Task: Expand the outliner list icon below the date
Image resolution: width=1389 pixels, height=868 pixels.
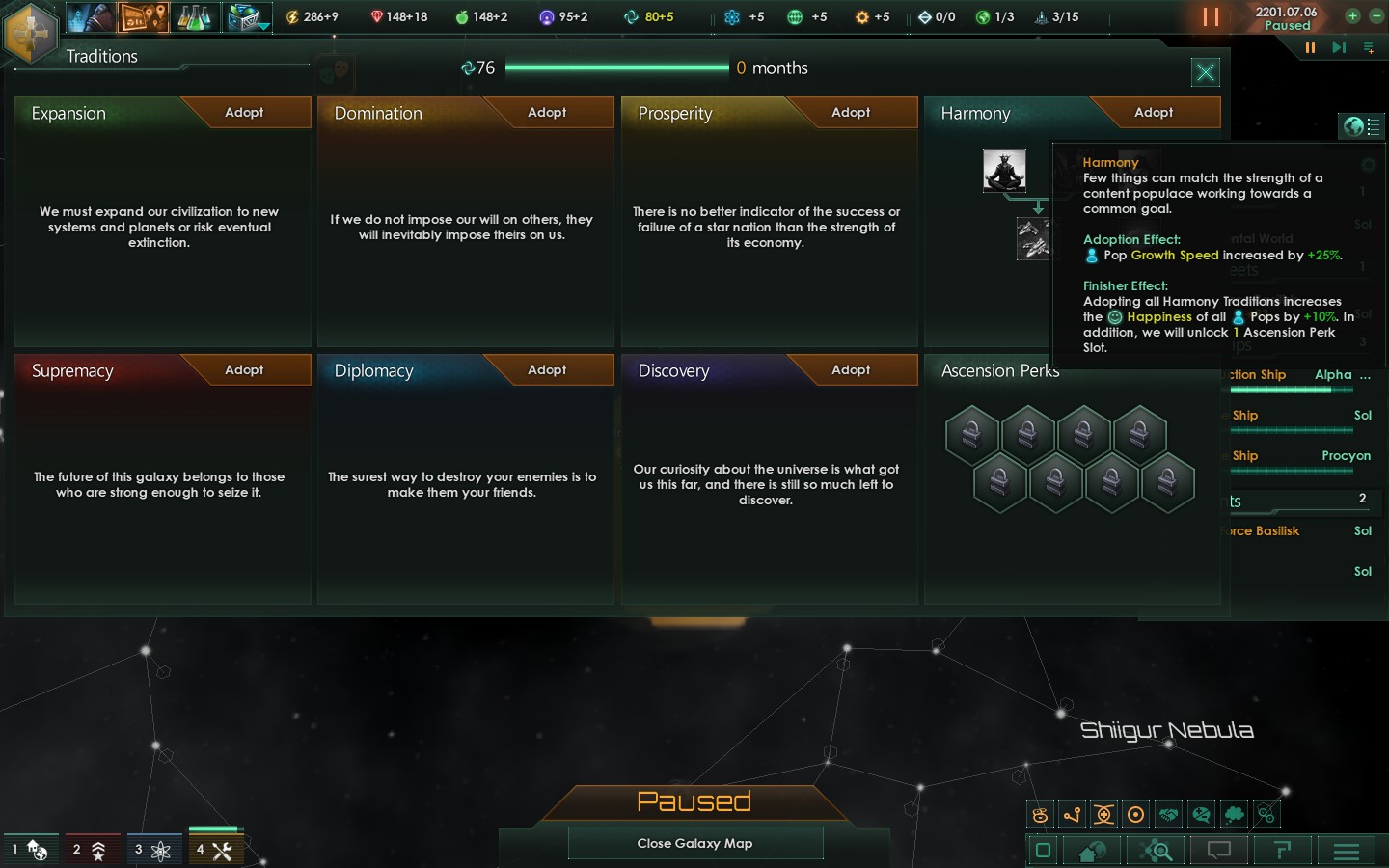Action: point(1369,46)
